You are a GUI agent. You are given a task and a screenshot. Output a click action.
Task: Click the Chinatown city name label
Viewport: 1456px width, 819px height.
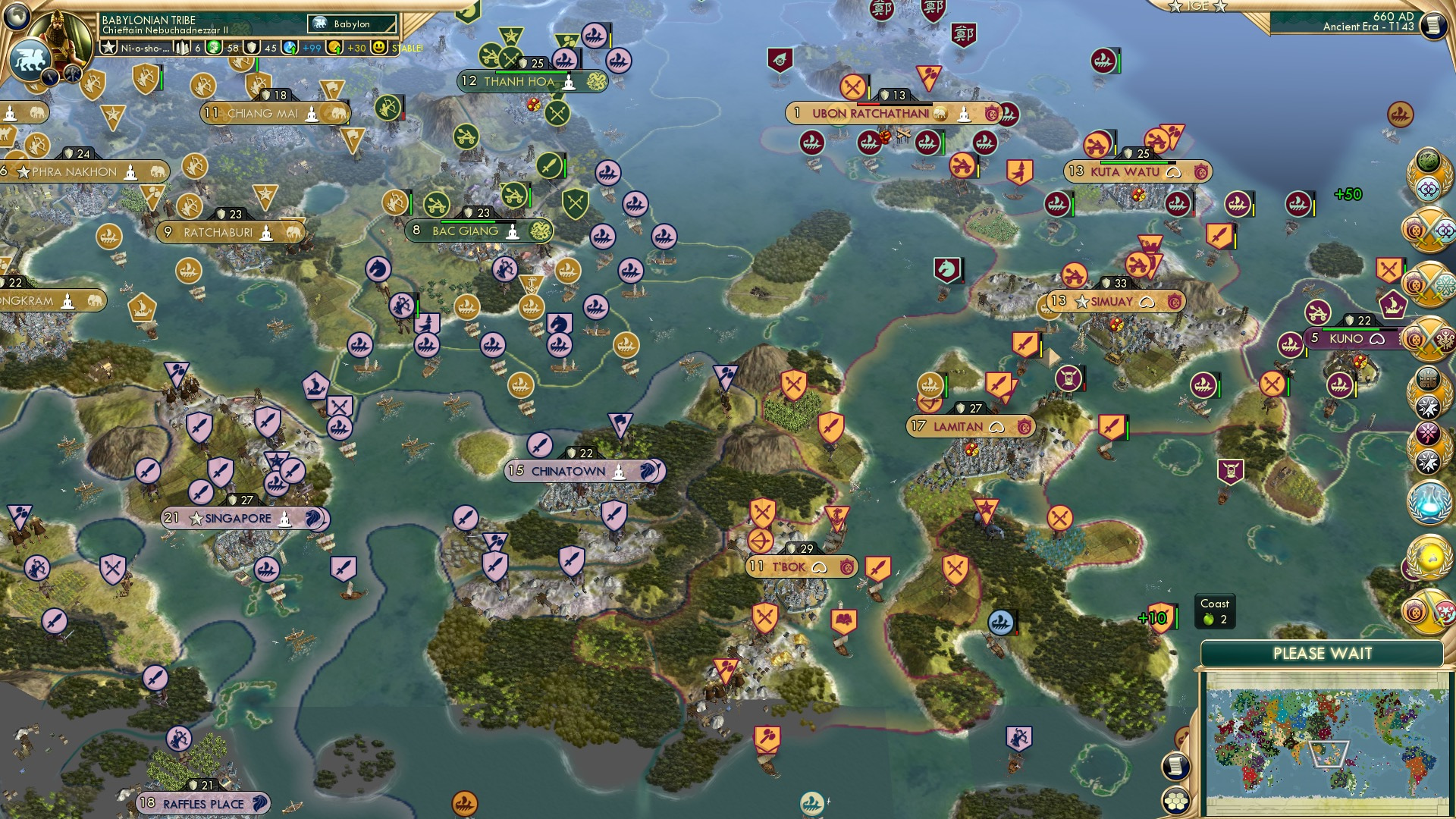(567, 471)
